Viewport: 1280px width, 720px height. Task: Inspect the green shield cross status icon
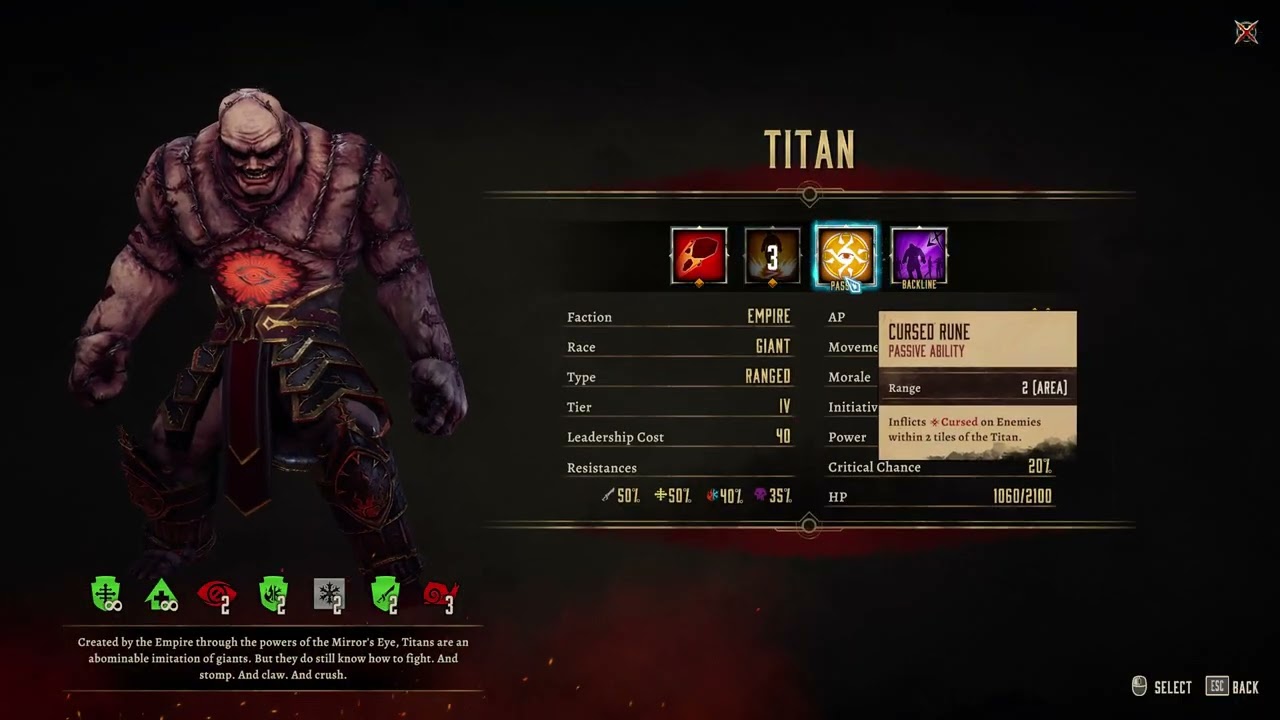coord(106,595)
